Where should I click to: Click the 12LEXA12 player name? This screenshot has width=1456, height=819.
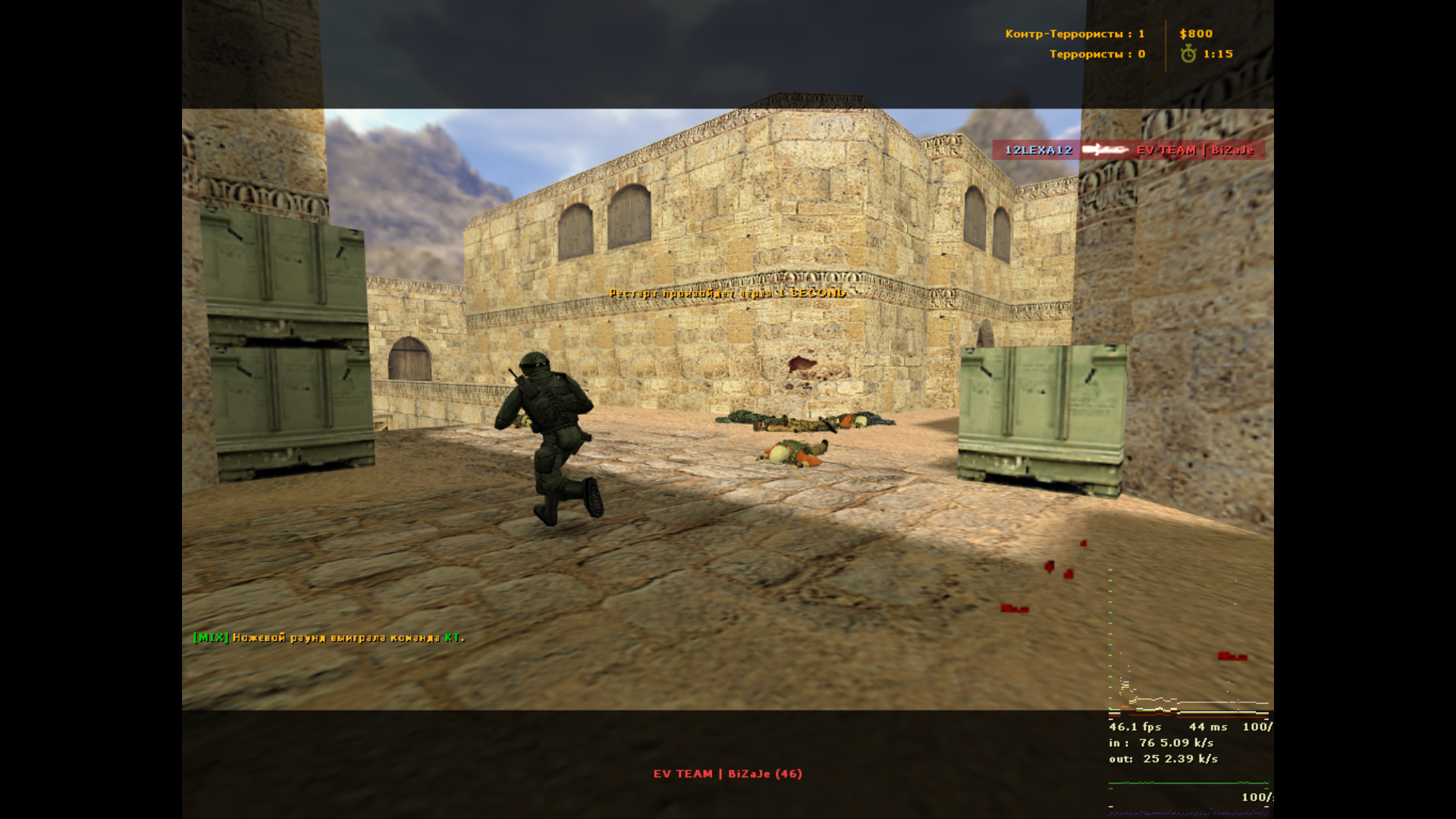pos(1037,150)
